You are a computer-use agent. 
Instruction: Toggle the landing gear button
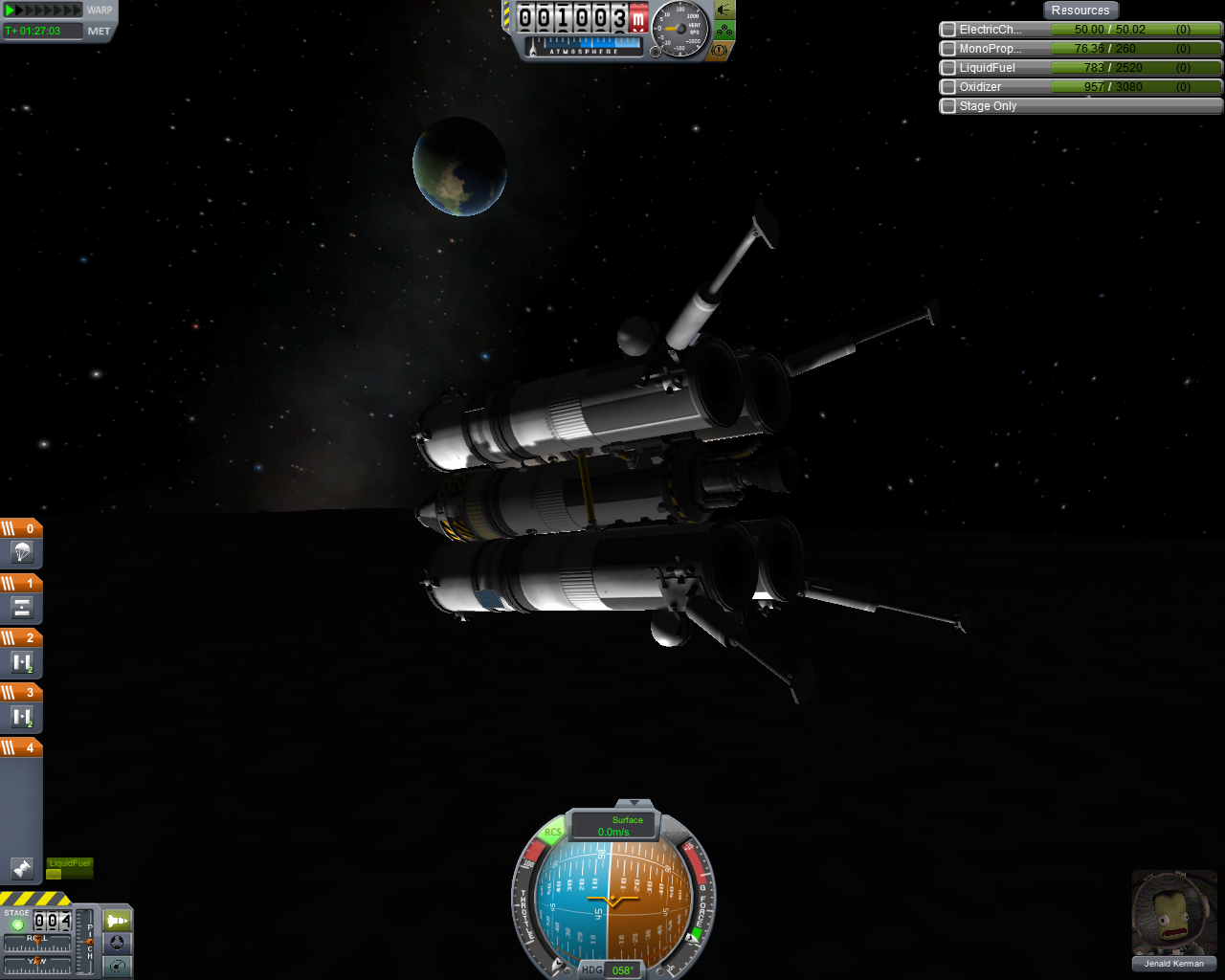[724, 31]
